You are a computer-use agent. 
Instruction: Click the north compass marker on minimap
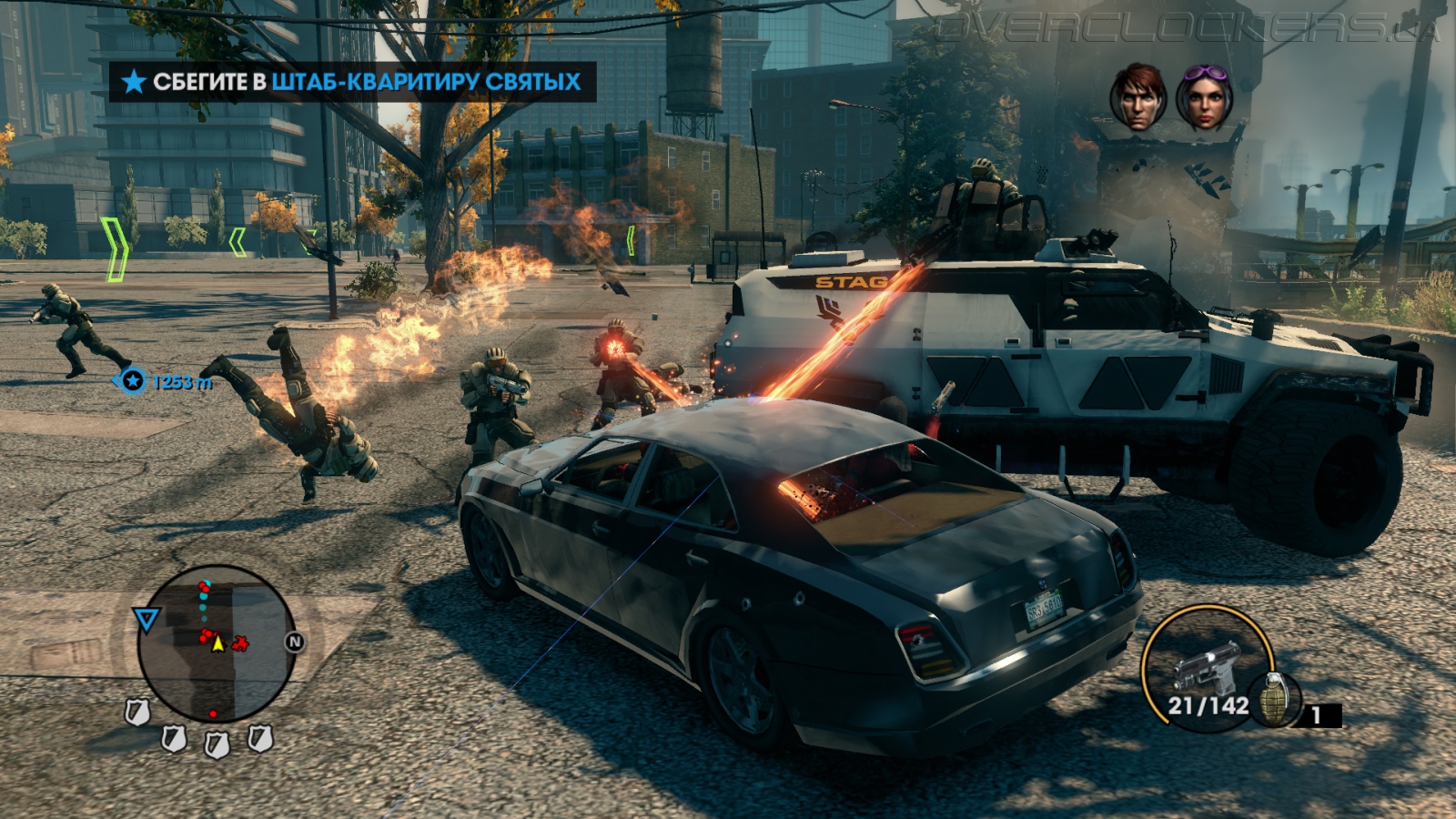[x=294, y=642]
